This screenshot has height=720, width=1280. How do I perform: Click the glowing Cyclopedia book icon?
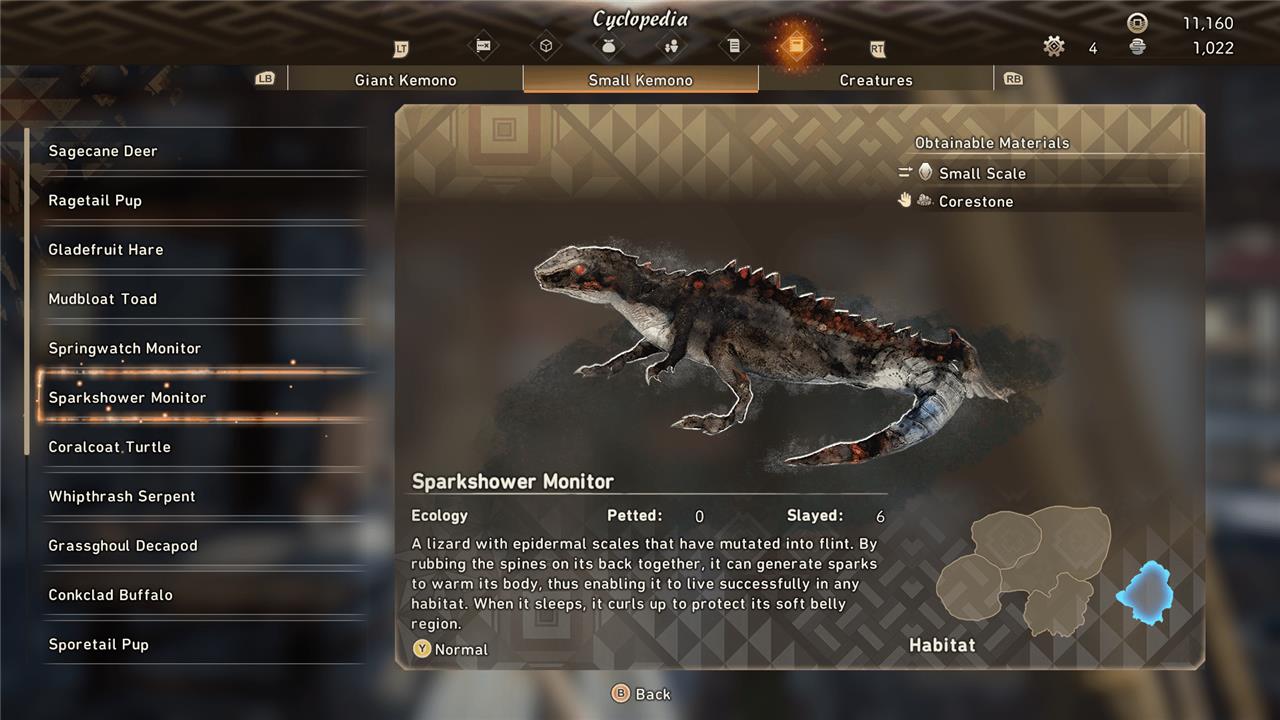pyautogui.click(x=795, y=46)
